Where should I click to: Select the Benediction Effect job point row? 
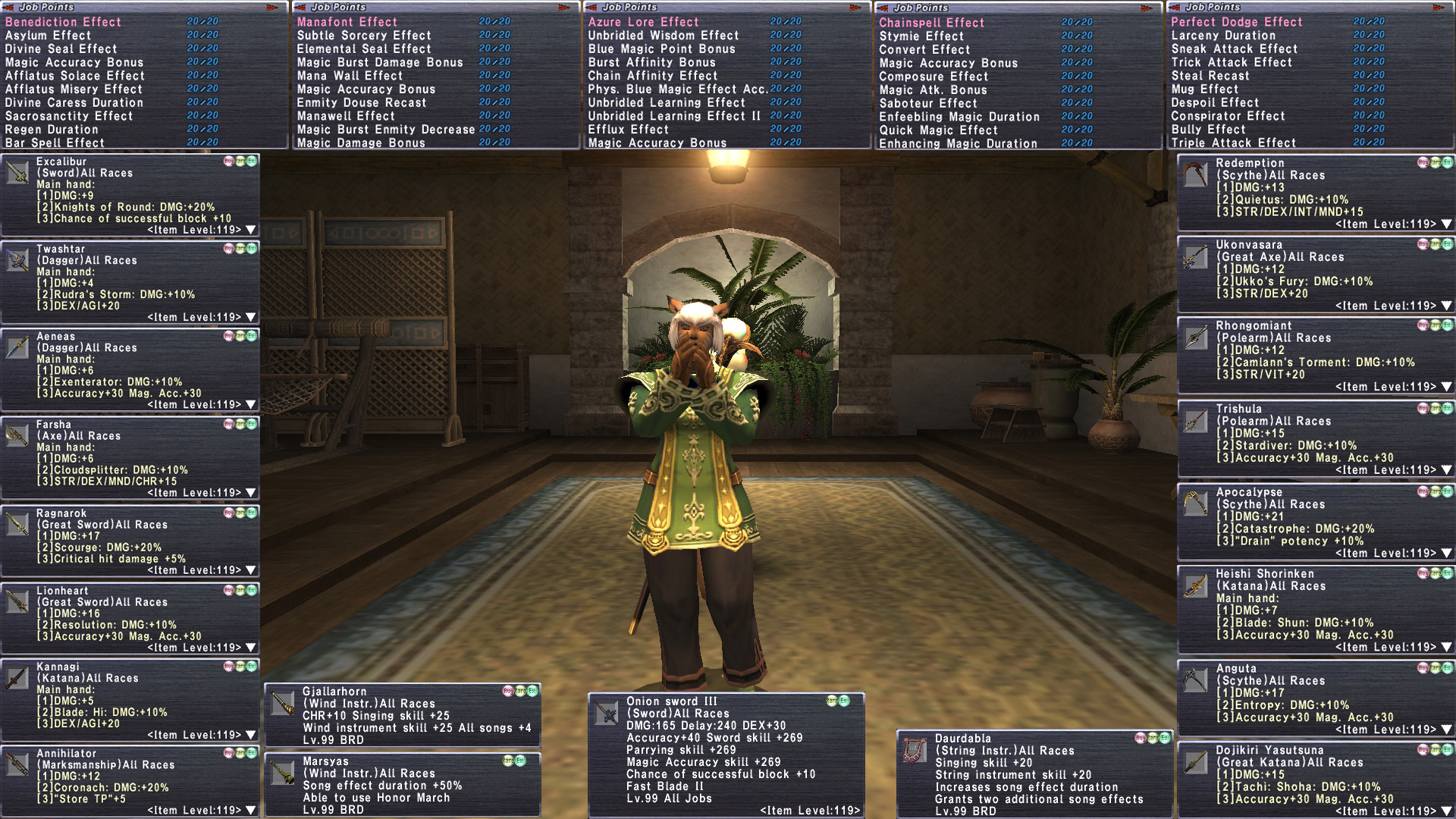pyautogui.click(x=63, y=22)
